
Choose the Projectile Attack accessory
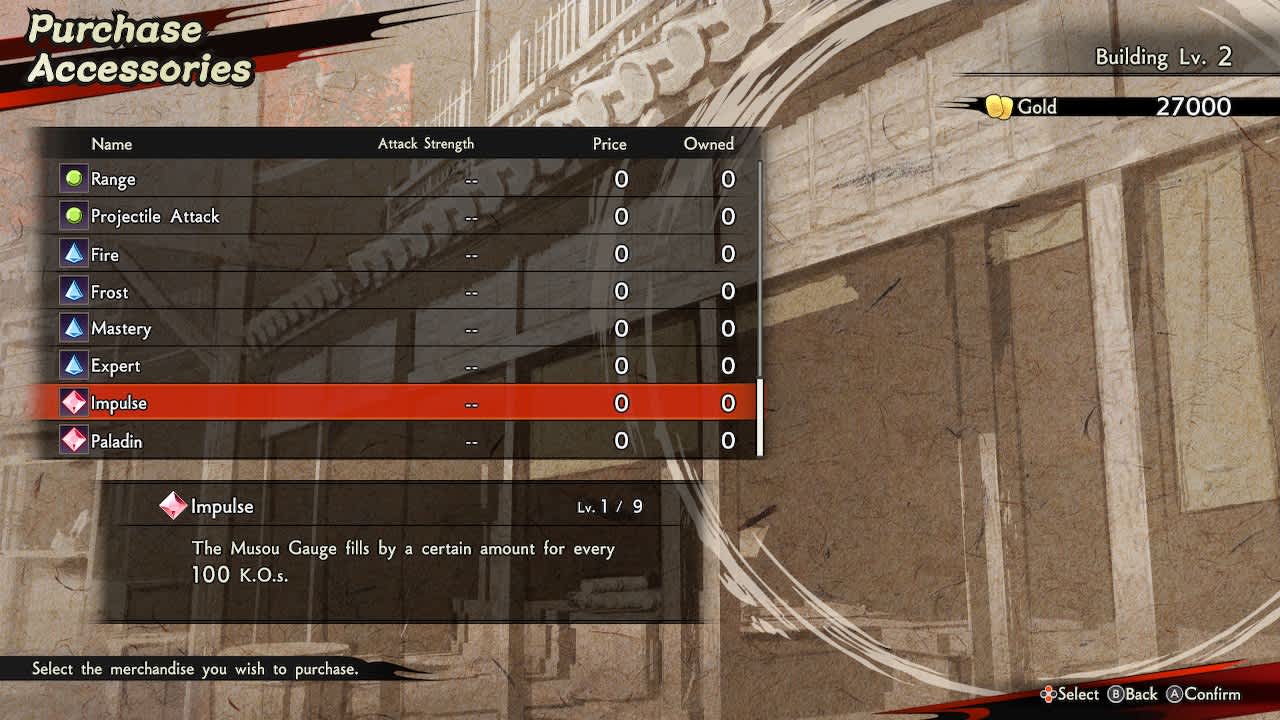[x=400, y=216]
